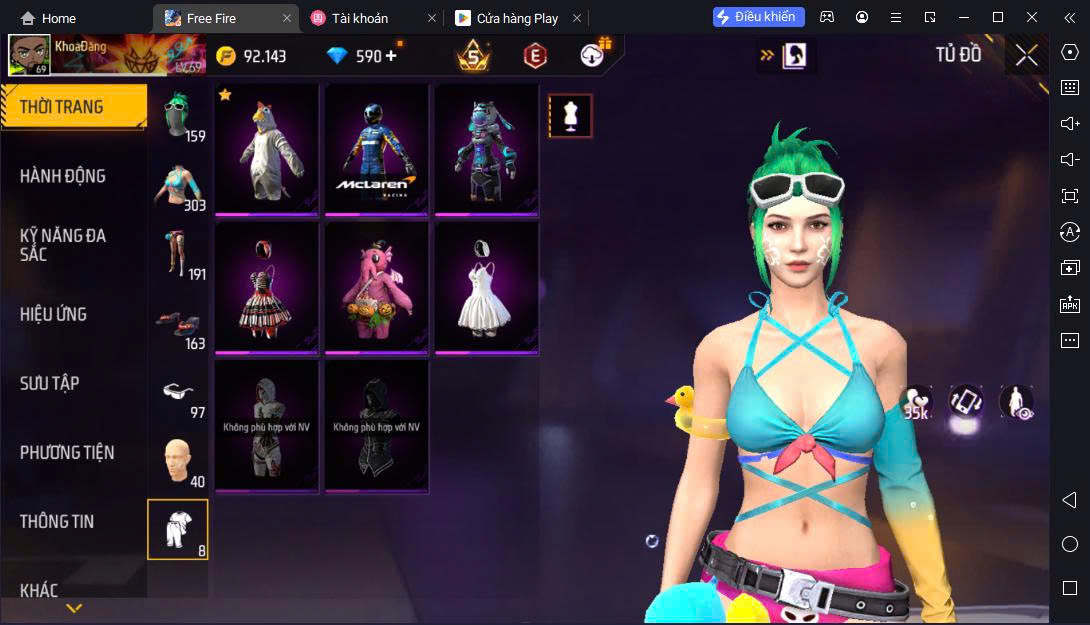Show the THÔNG TIN section
This screenshot has height=625, width=1090.
coord(58,521)
